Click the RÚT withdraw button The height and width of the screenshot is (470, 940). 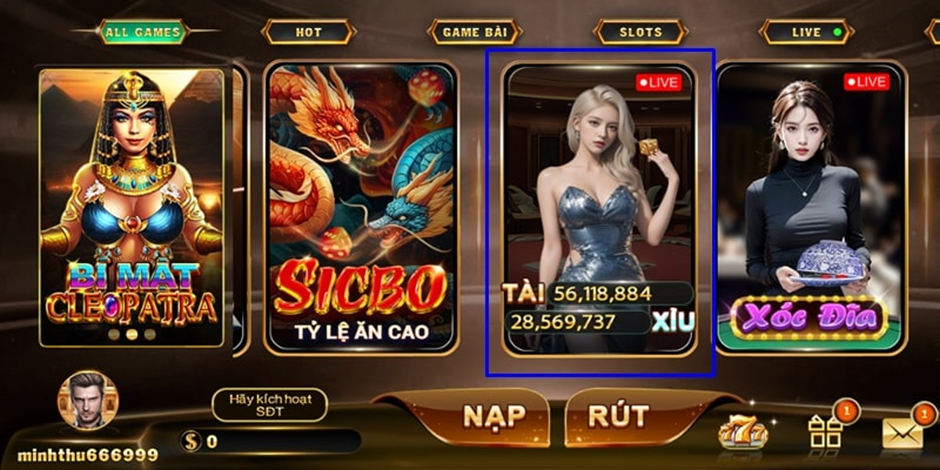[x=619, y=416]
